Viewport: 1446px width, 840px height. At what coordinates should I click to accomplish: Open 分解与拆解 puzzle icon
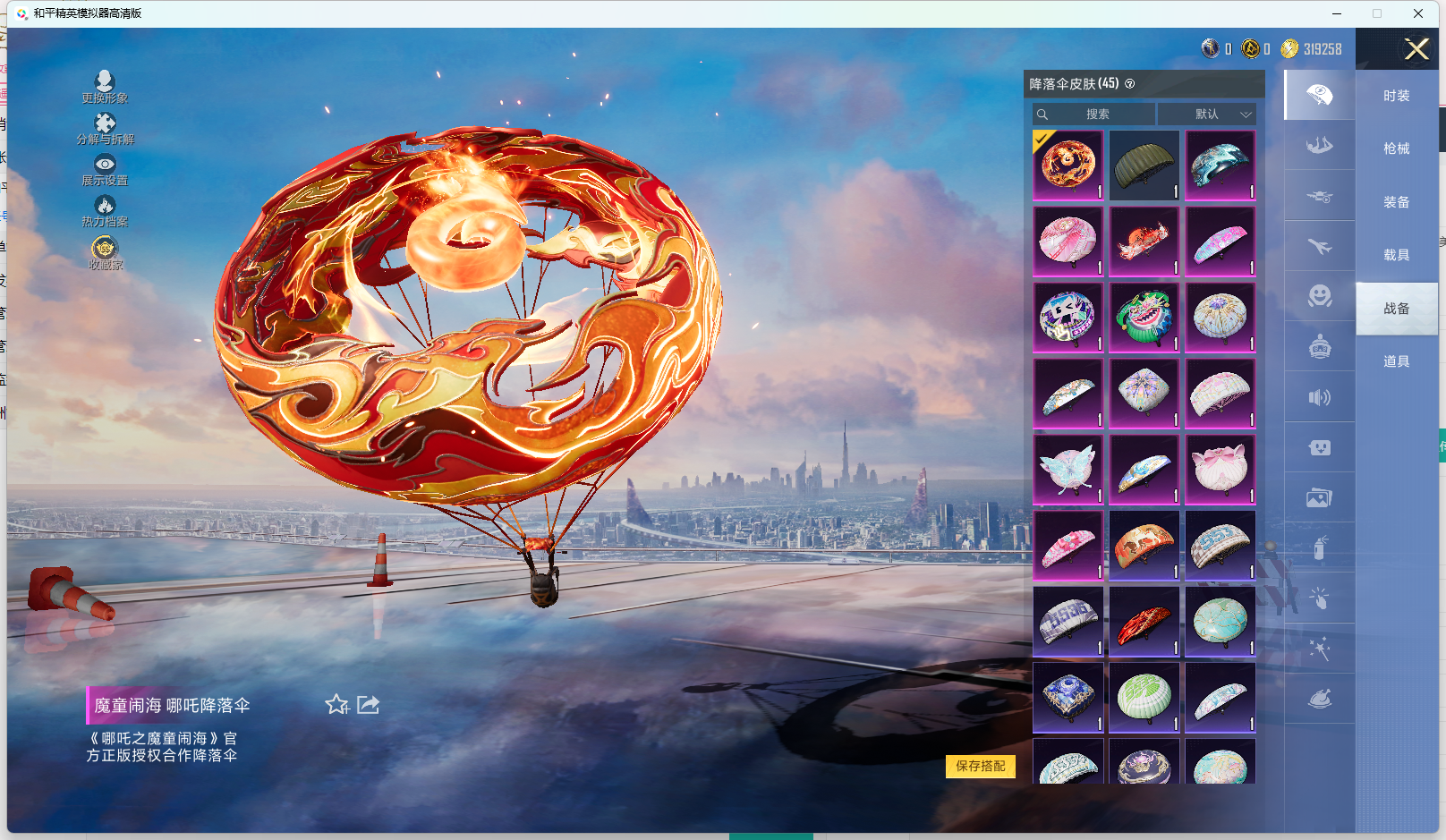point(105,128)
